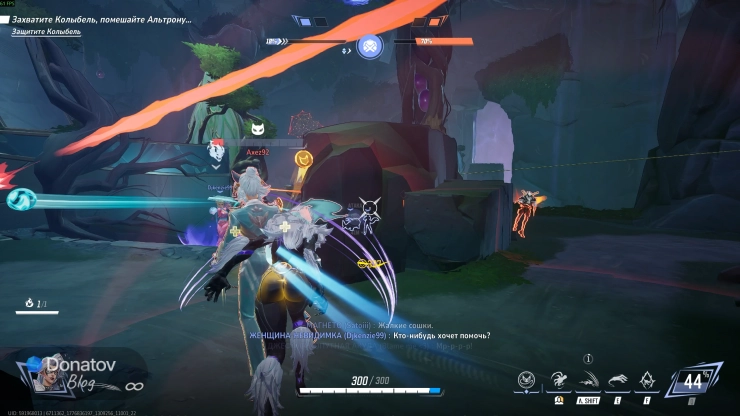Use the diamond-framed beast ability
Image resolution: width=740 pixels, height=416 pixels.
[648, 379]
